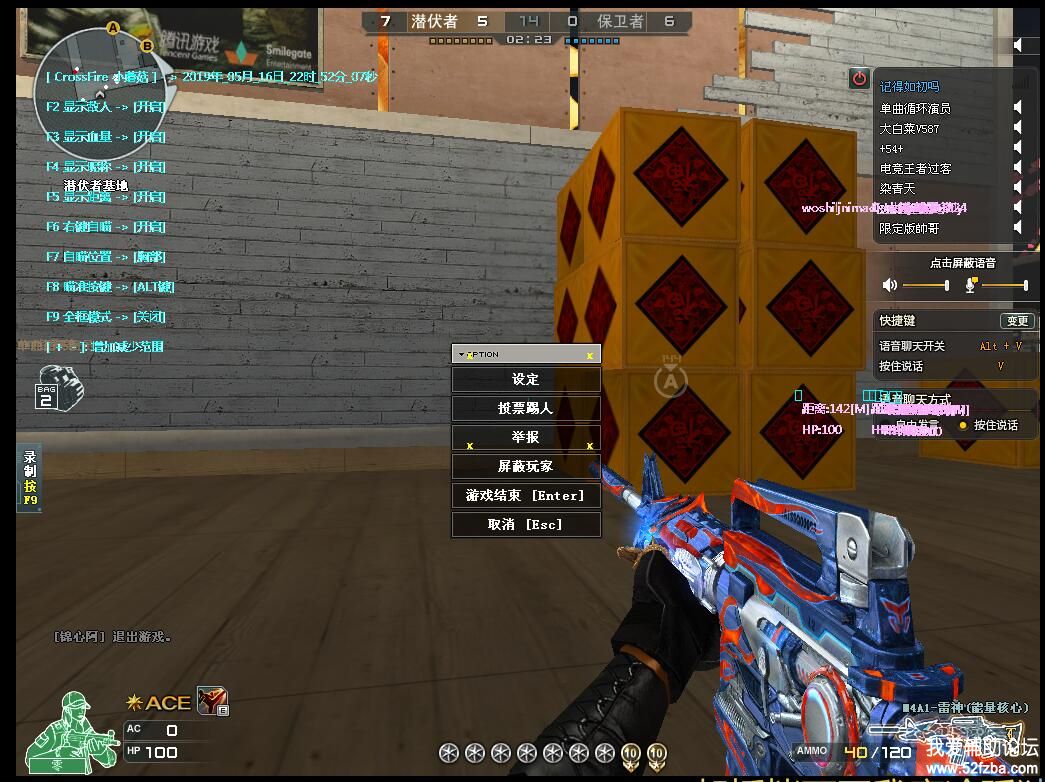Adjust the speaker volume slider
1045x782 pixels.
click(926, 286)
